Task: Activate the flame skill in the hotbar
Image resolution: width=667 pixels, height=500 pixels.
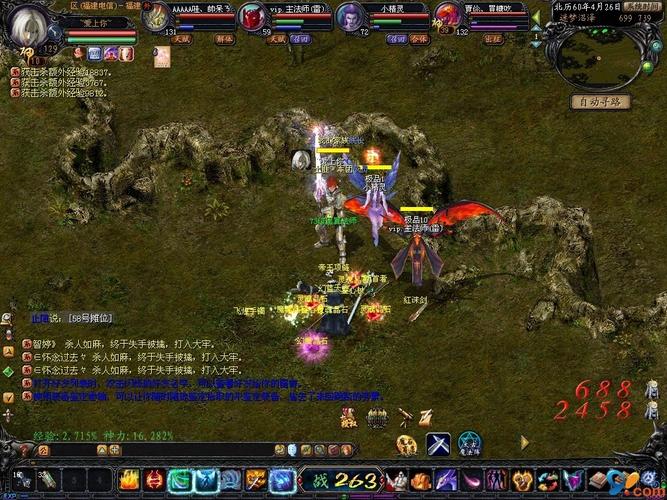Action: point(129,479)
